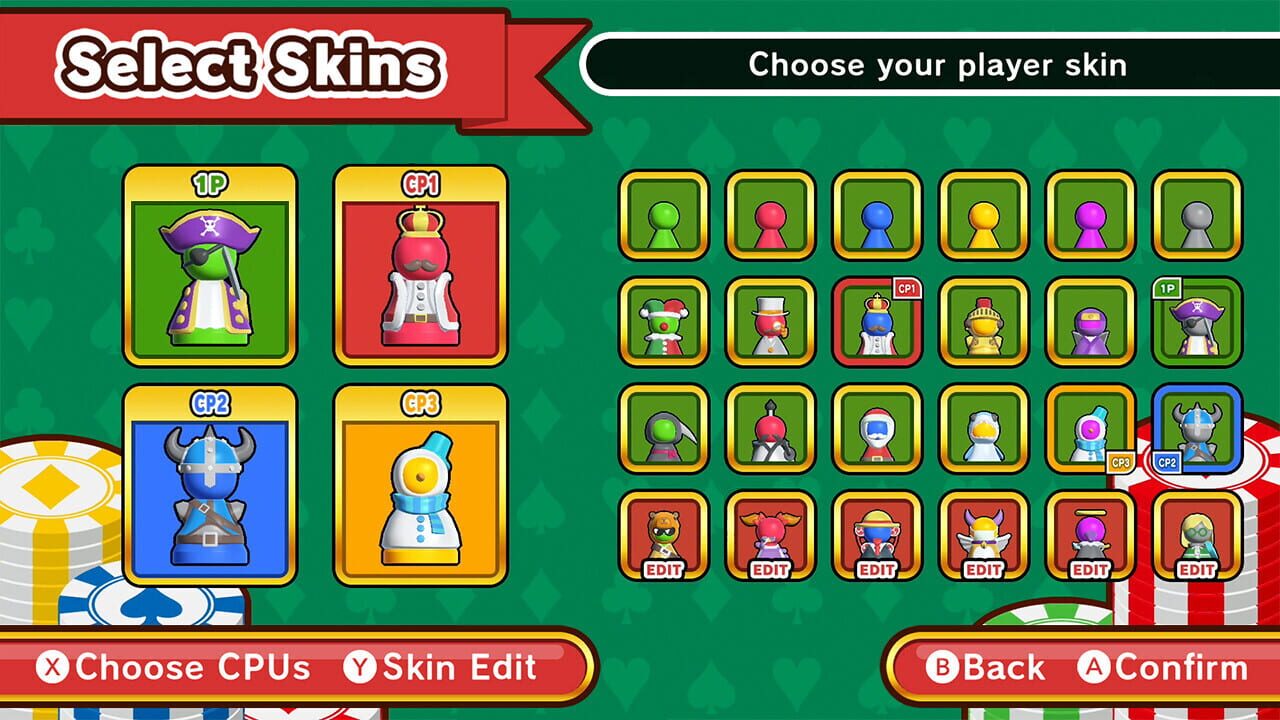Select the top-hat gentleman skin
The width and height of the screenshot is (1280, 720).
coord(770,322)
